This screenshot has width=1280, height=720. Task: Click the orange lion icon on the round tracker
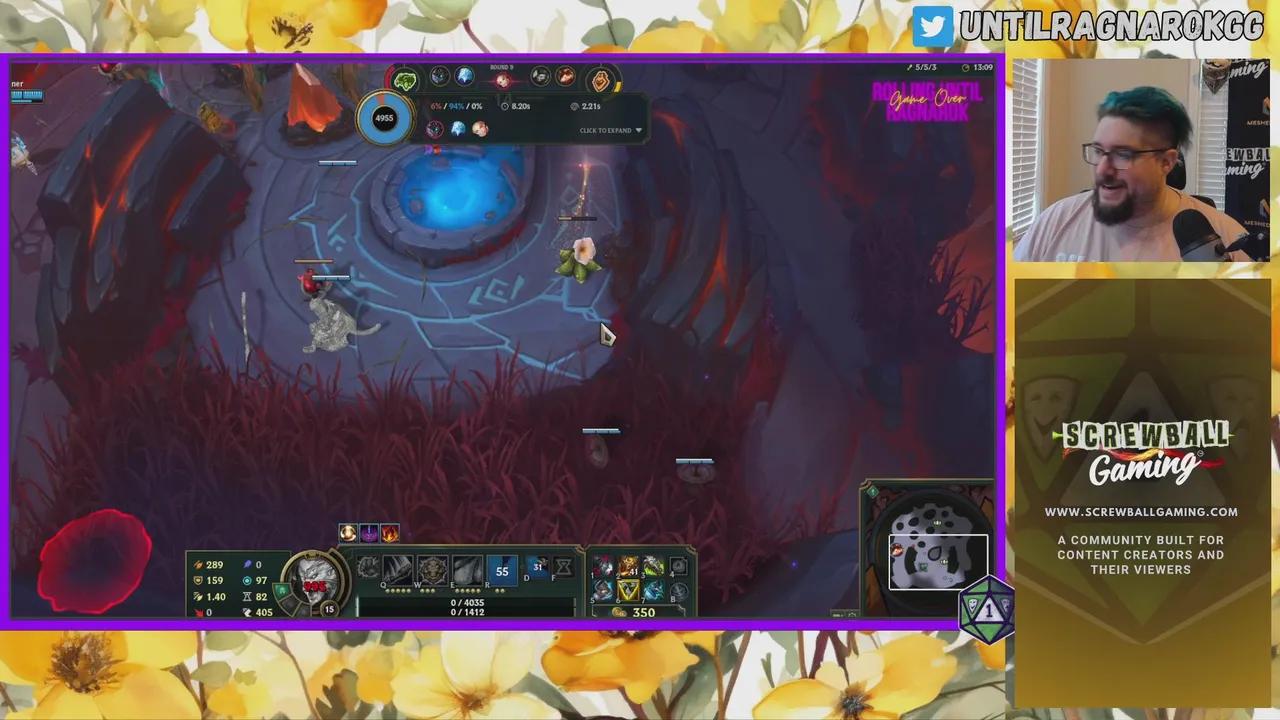pos(601,80)
